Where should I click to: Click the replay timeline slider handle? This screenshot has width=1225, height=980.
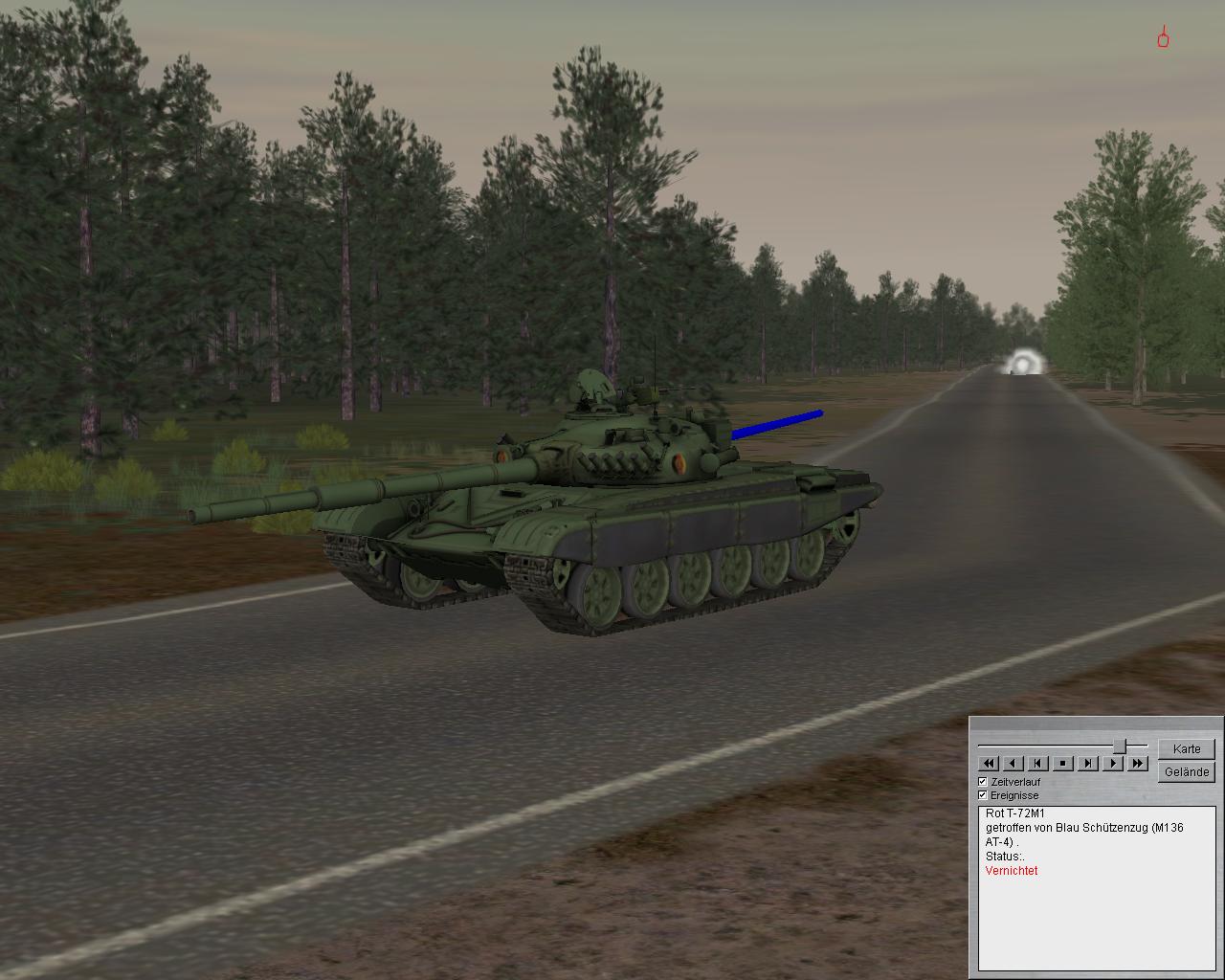coord(1119,746)
